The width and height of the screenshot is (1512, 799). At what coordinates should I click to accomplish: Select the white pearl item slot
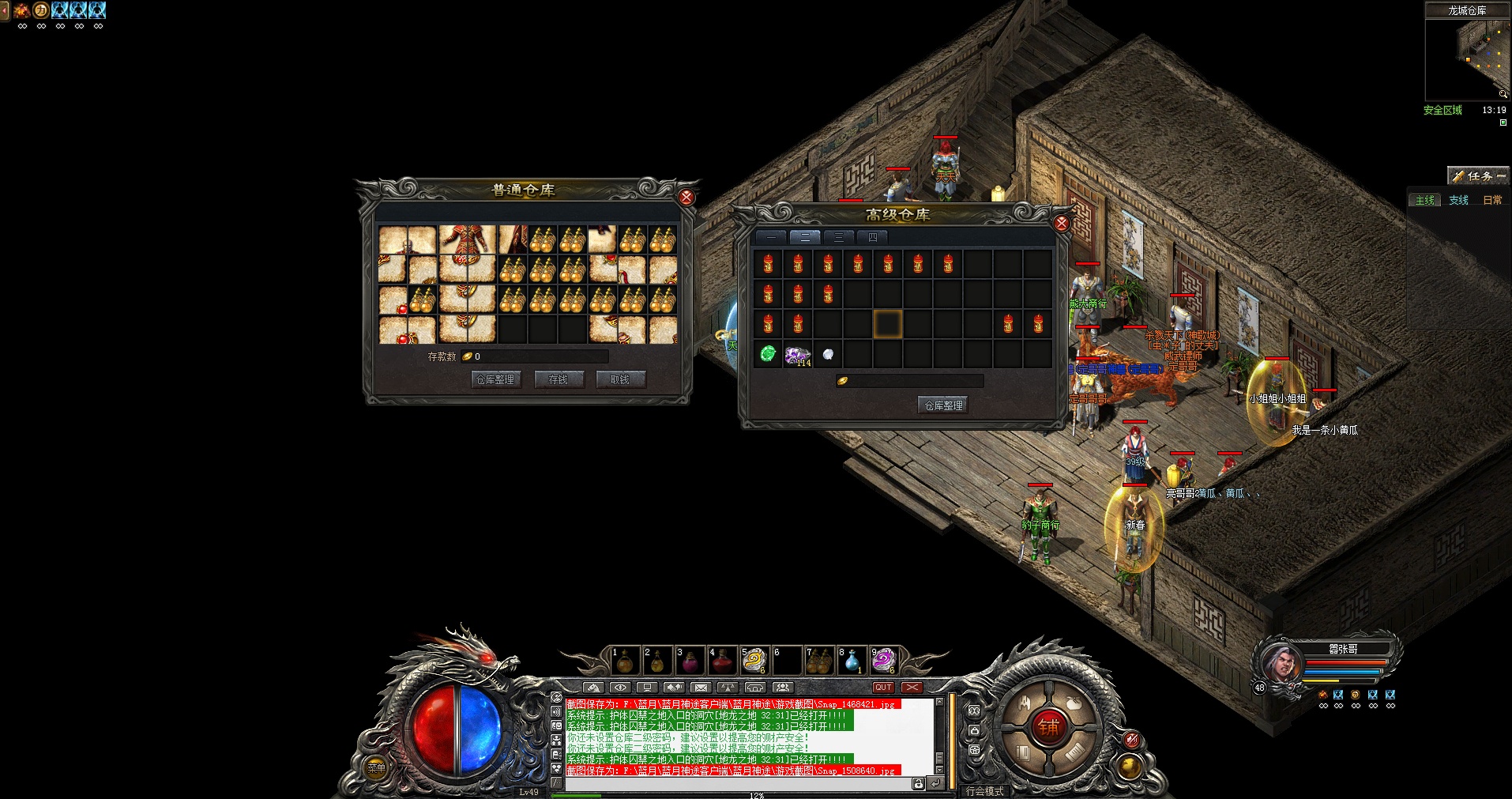tap(827, 354)
